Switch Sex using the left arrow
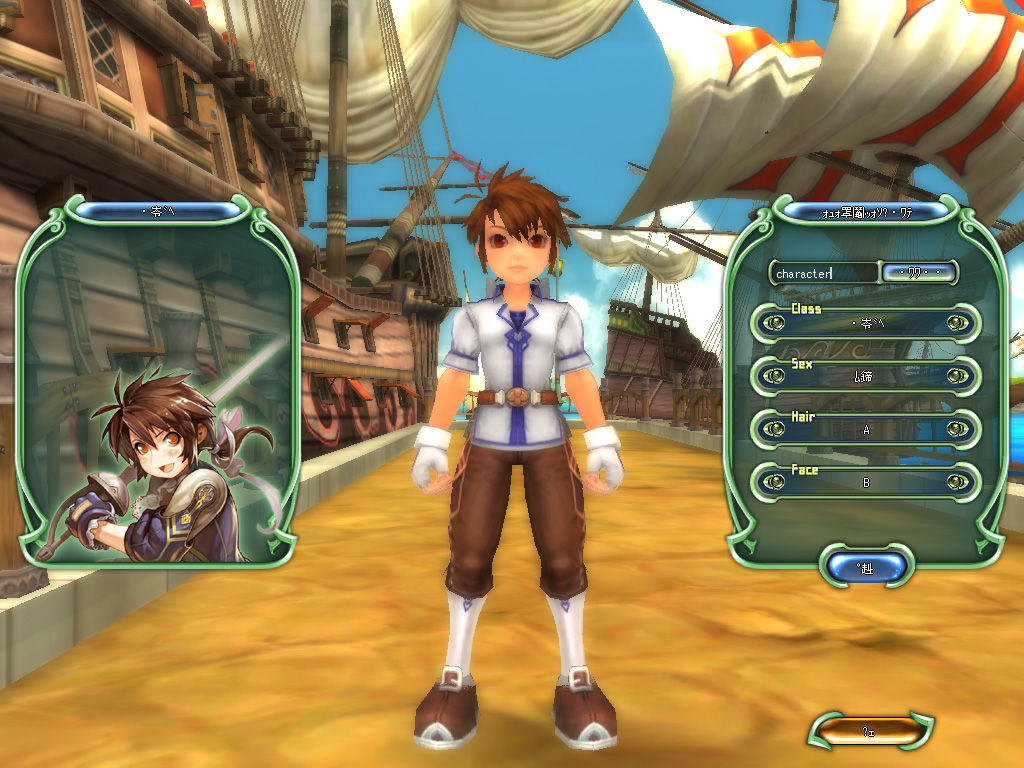This screenshot has height=768, width=1024. tap(773, 376)
